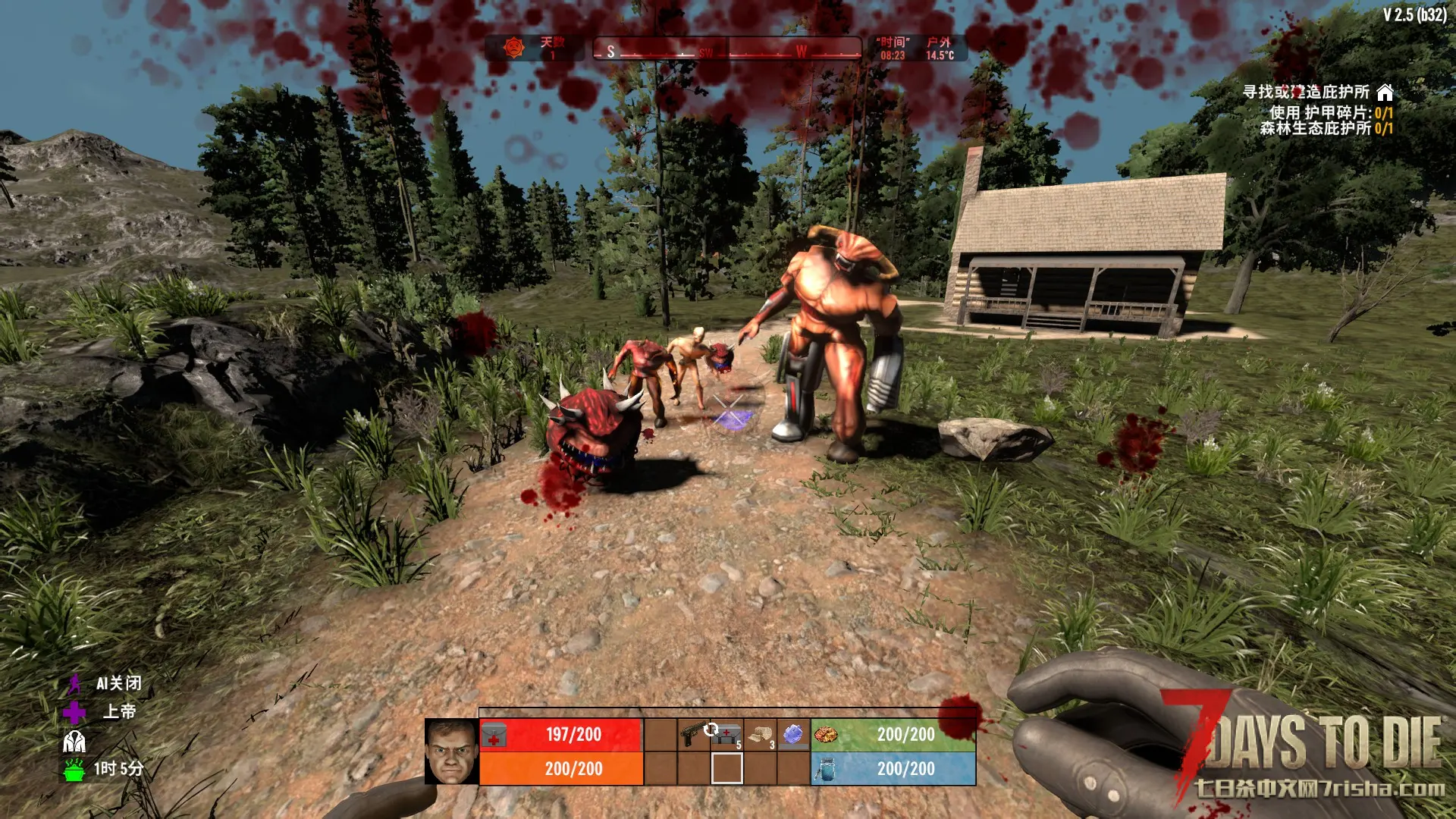The image size is (1456, 819).
Task: Select the pistol hotbar slot
Action: point(694,734)
